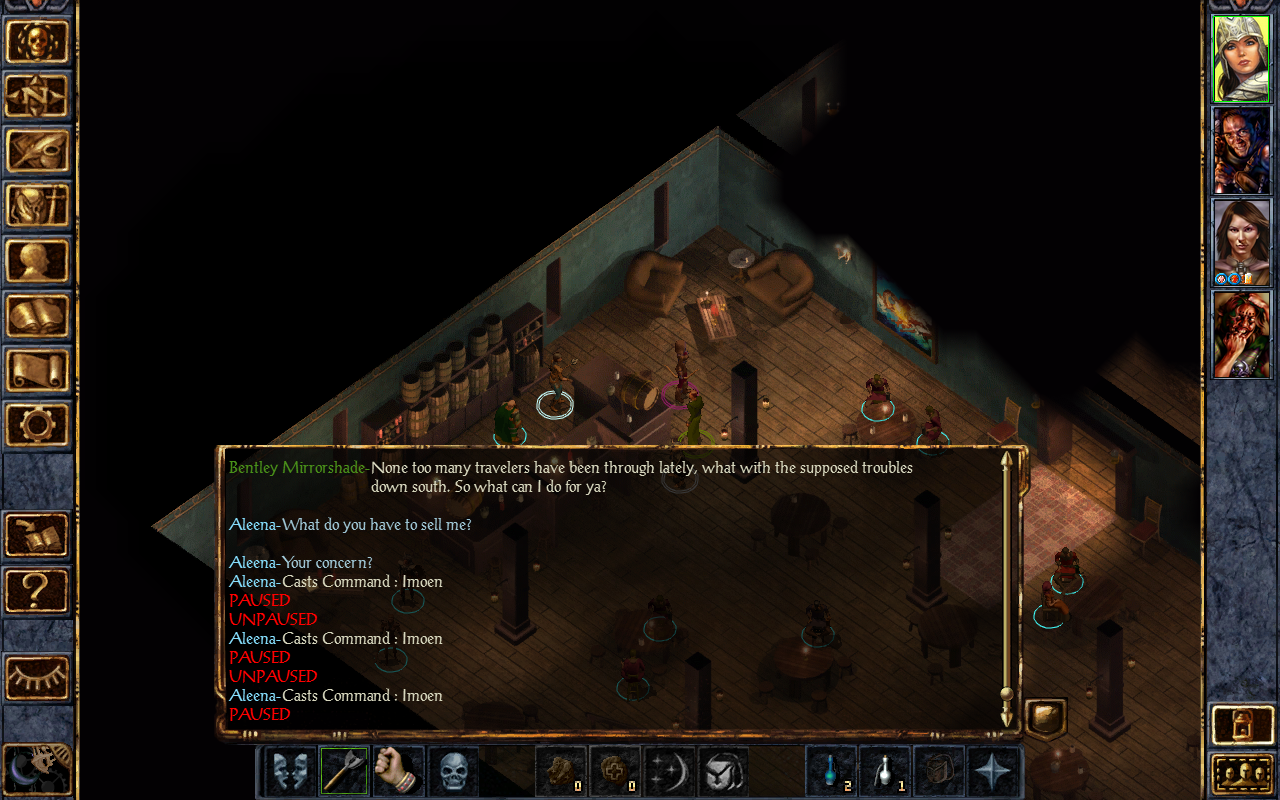Image resolution: width=1280 pixels, height=800 pixels.
Task: Open the journal with the quill icon
Action: 38,151
